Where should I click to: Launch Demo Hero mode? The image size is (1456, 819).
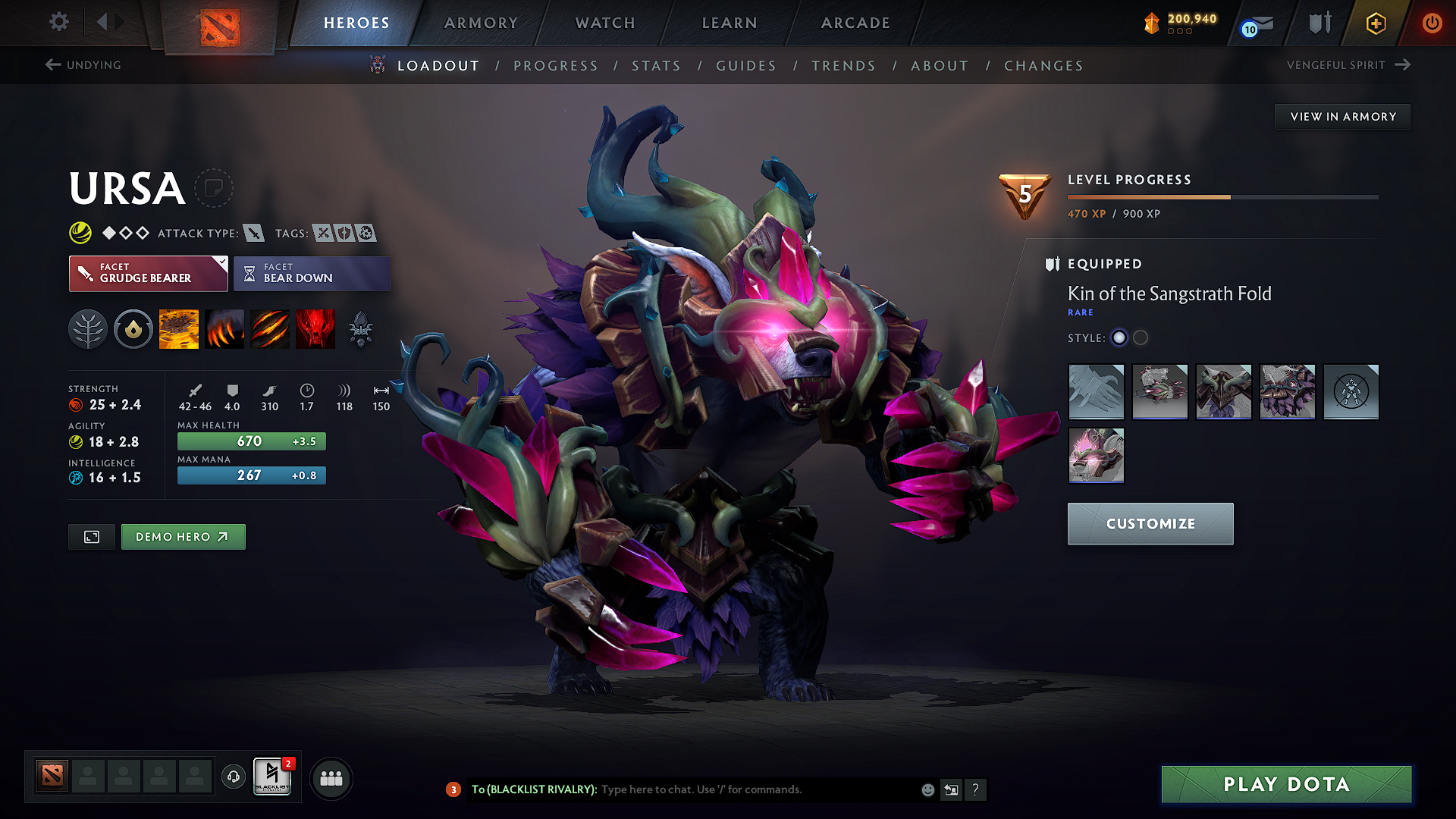(x=183, y=537)
